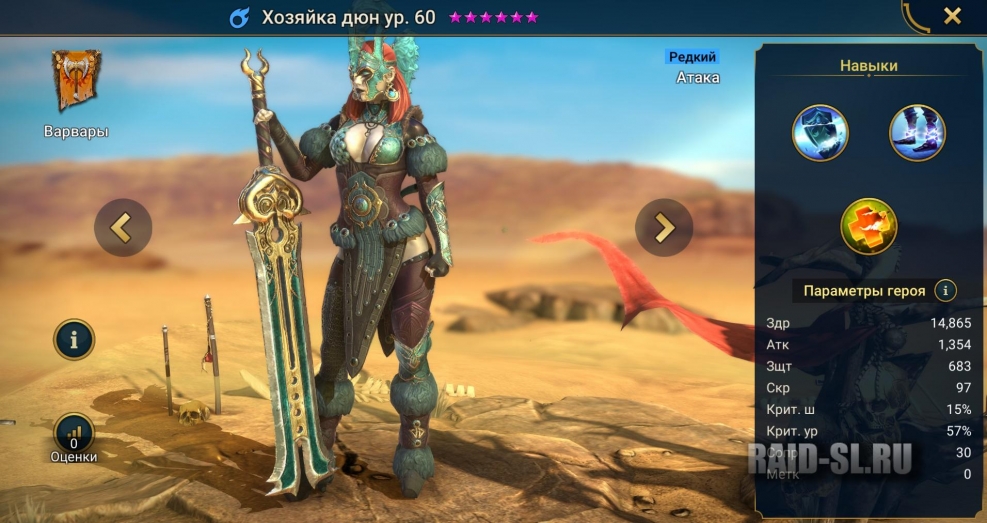Image resolution: width=987 pixels, height=523 pixels.
Task: Open the Оценки ratings button
Action: coord(74,434)
